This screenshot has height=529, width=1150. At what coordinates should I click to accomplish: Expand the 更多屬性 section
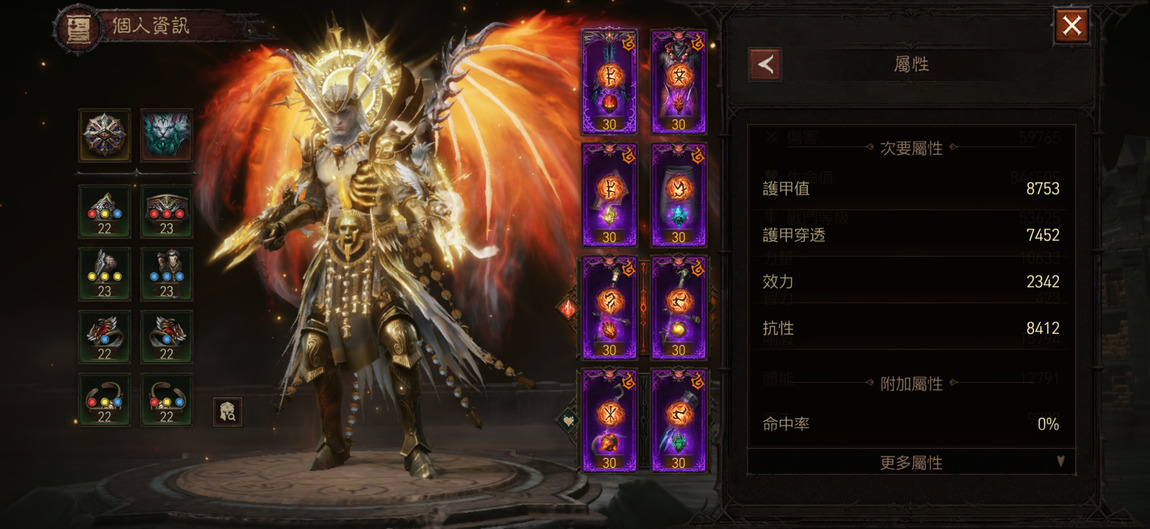pos(911,463)
